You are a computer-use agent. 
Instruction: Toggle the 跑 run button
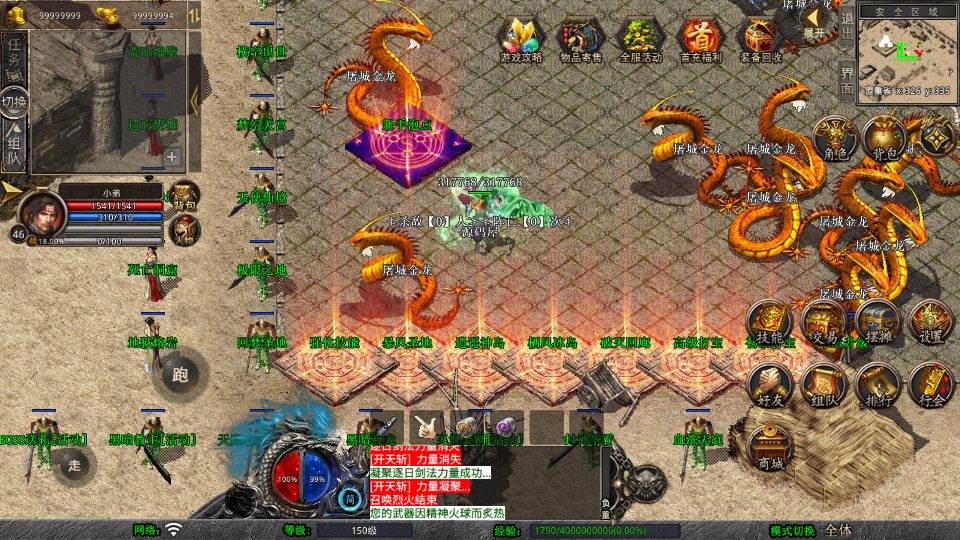180,374
